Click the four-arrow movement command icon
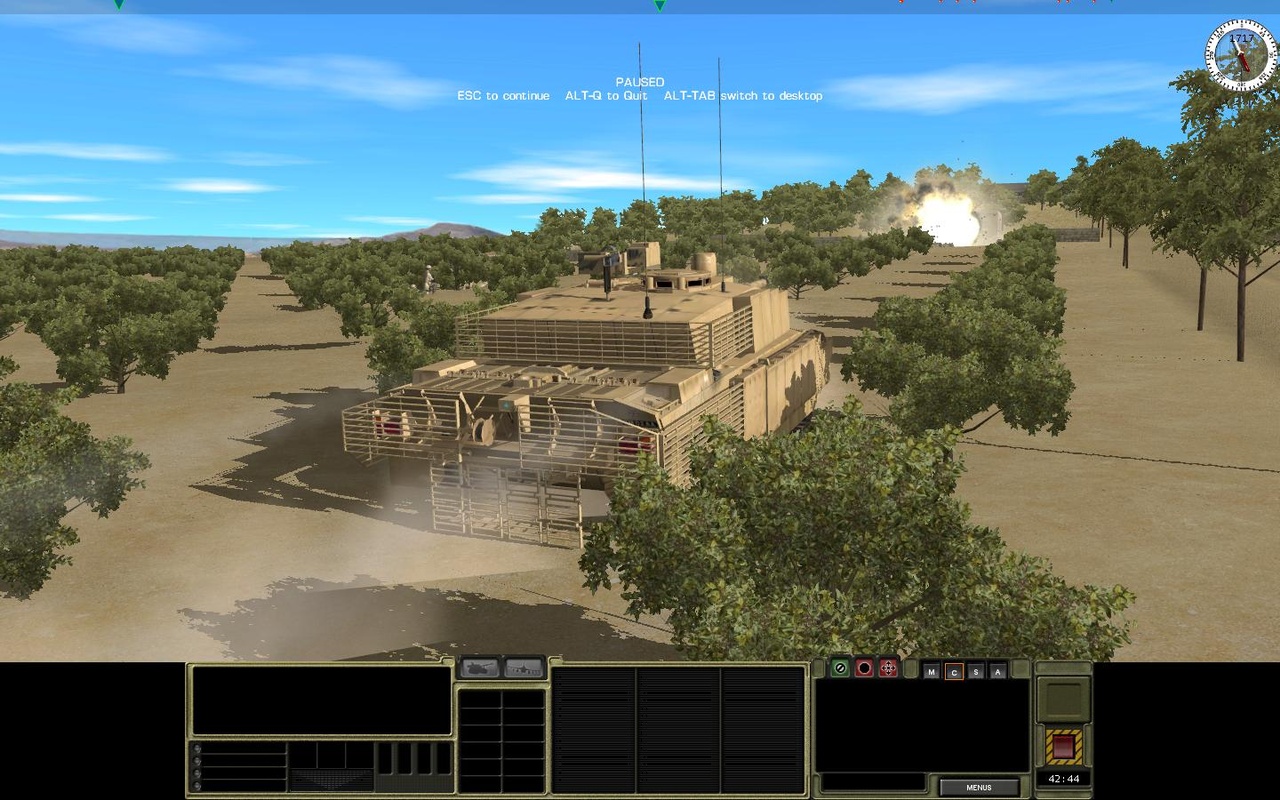The height and width of the screenshot is (800, 1280). 888,668
